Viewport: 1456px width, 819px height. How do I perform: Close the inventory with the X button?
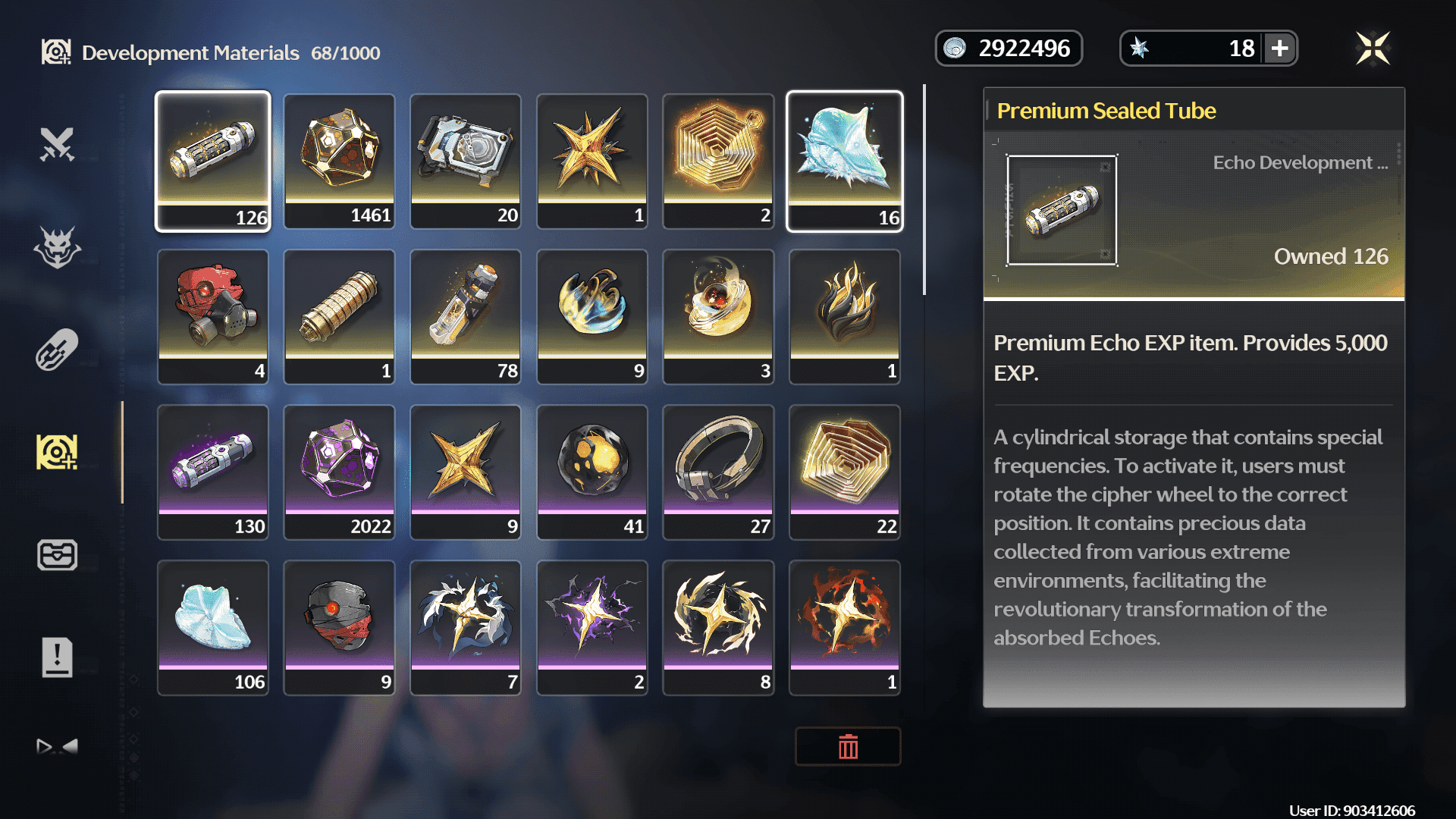coord(1373,49)
